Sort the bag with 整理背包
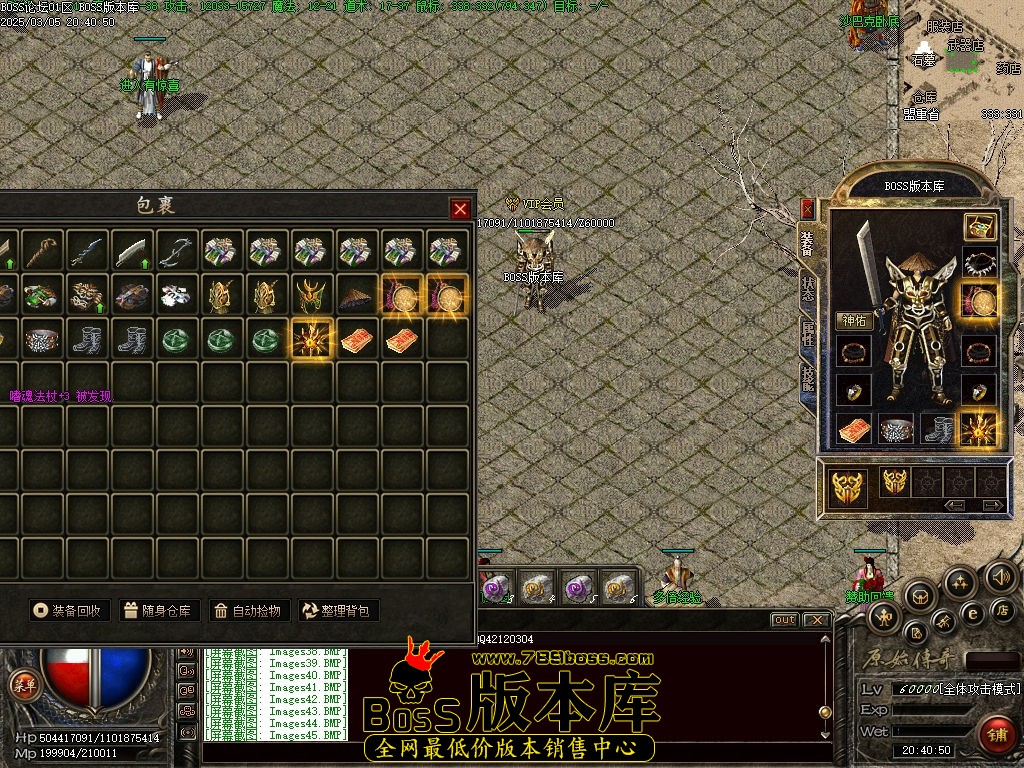This screenshot has height=768, width=1024. click(339, 610)
